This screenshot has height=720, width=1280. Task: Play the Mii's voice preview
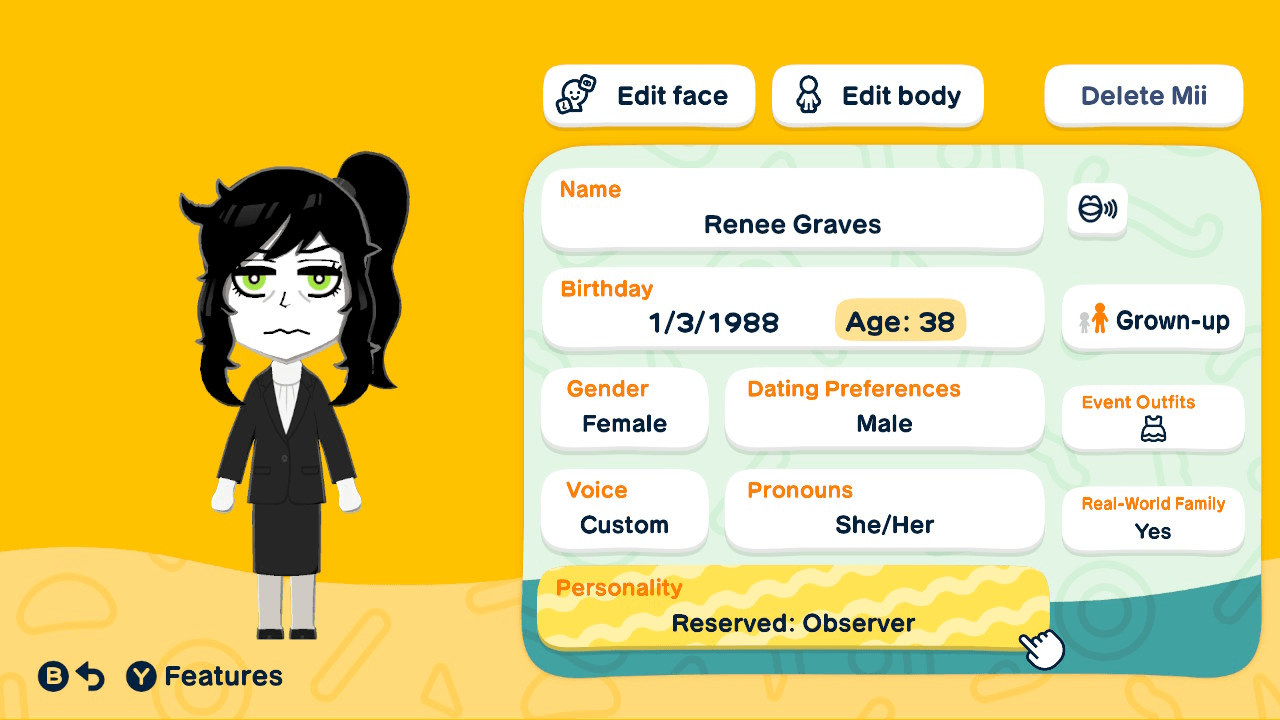pyautogui.click(x=1097, y=211)
